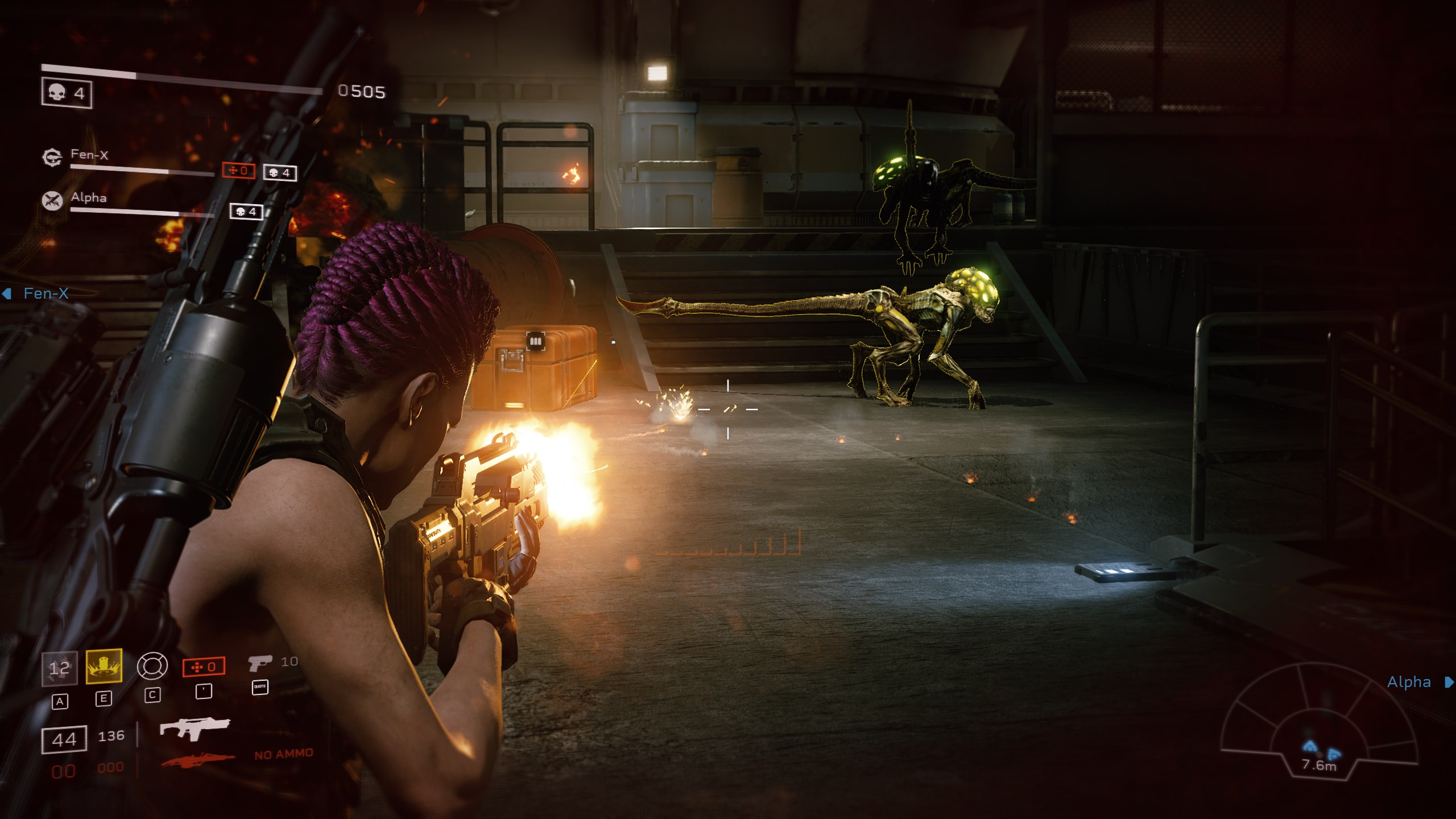Activate the yellow shockwave ability icon
Viewport: 1456px width, 819px height.
[104, 666]
